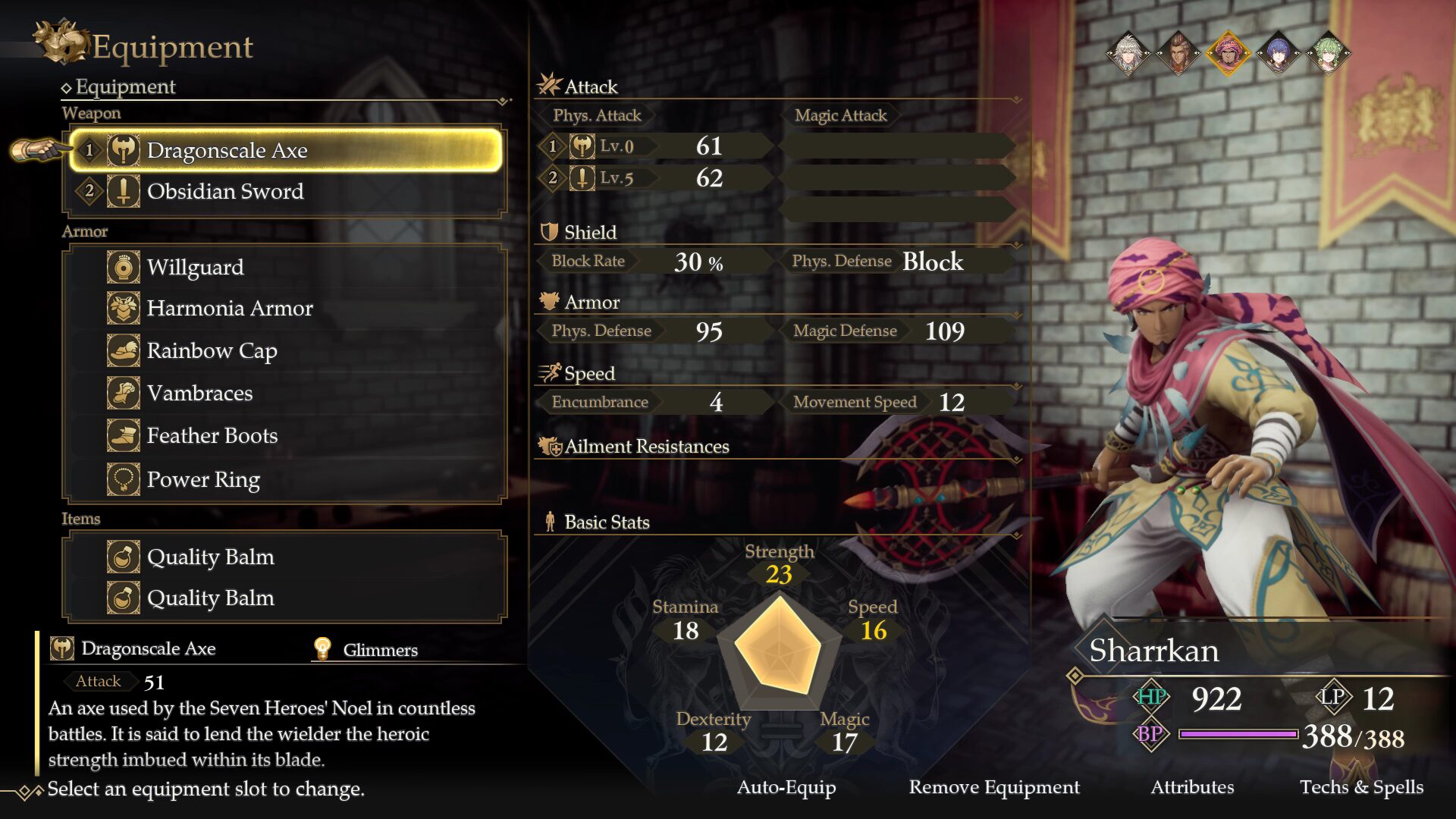This screenshot has height=819, width=1456.
Task: Open the Harmonia Armor slot
Action: [285, 309]
